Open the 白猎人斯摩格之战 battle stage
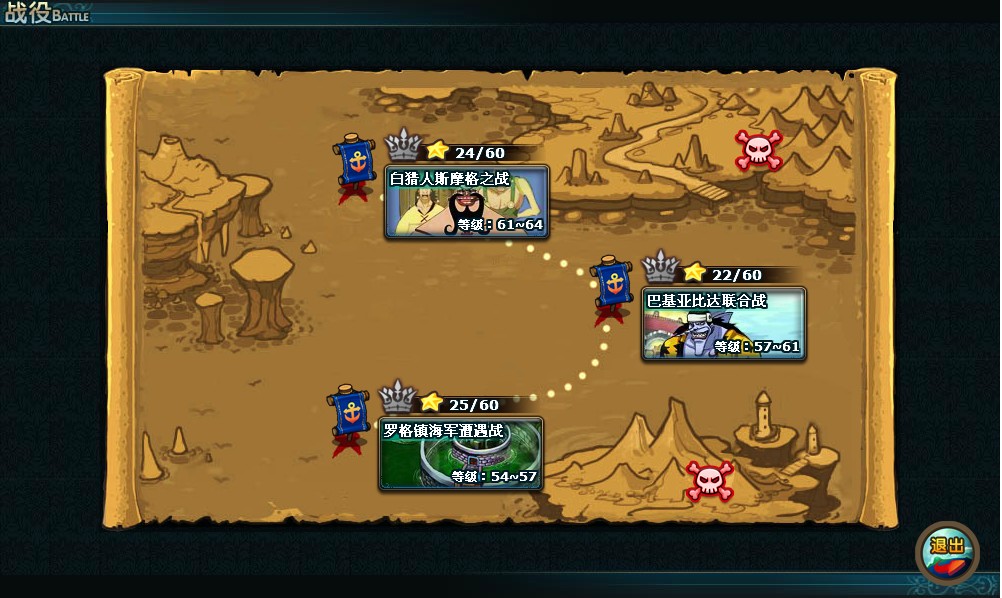 click(x=467, y=202)
